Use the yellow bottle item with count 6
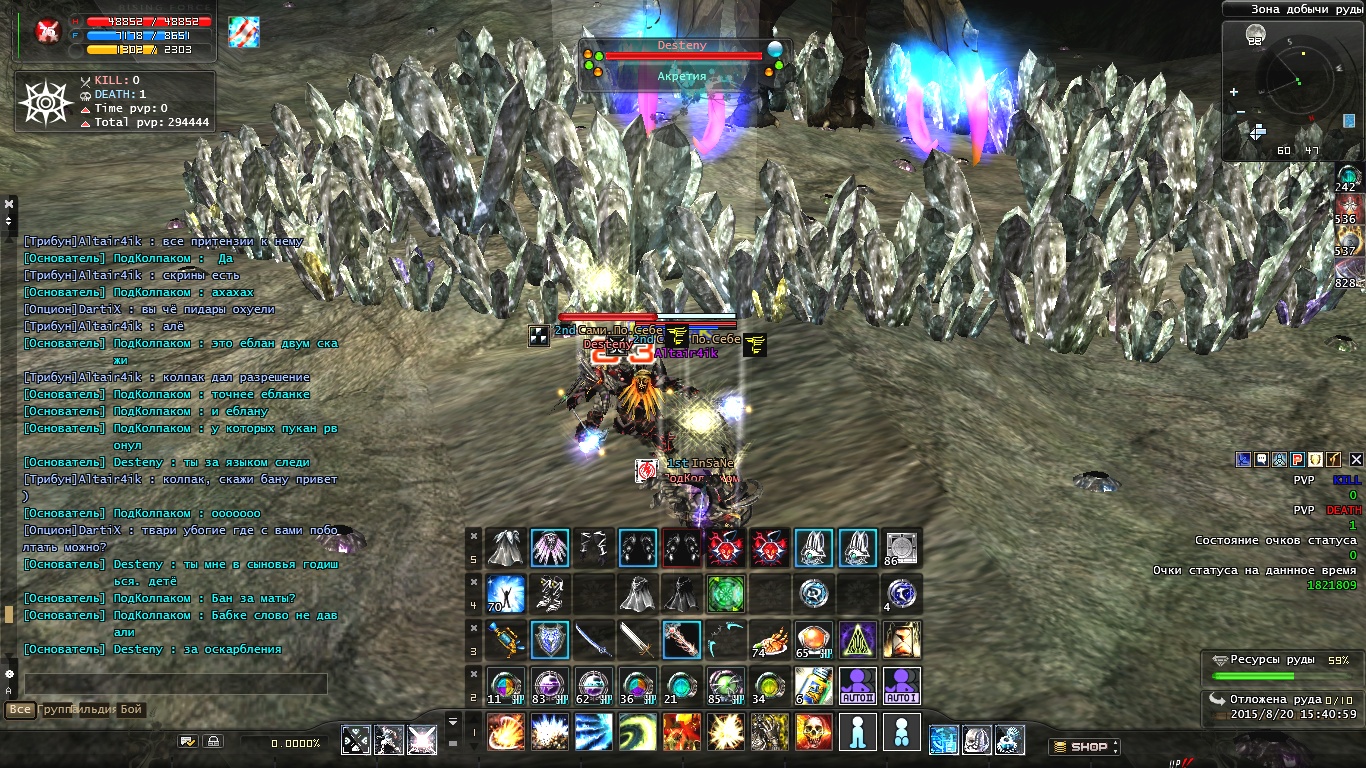 coord(813,686)
